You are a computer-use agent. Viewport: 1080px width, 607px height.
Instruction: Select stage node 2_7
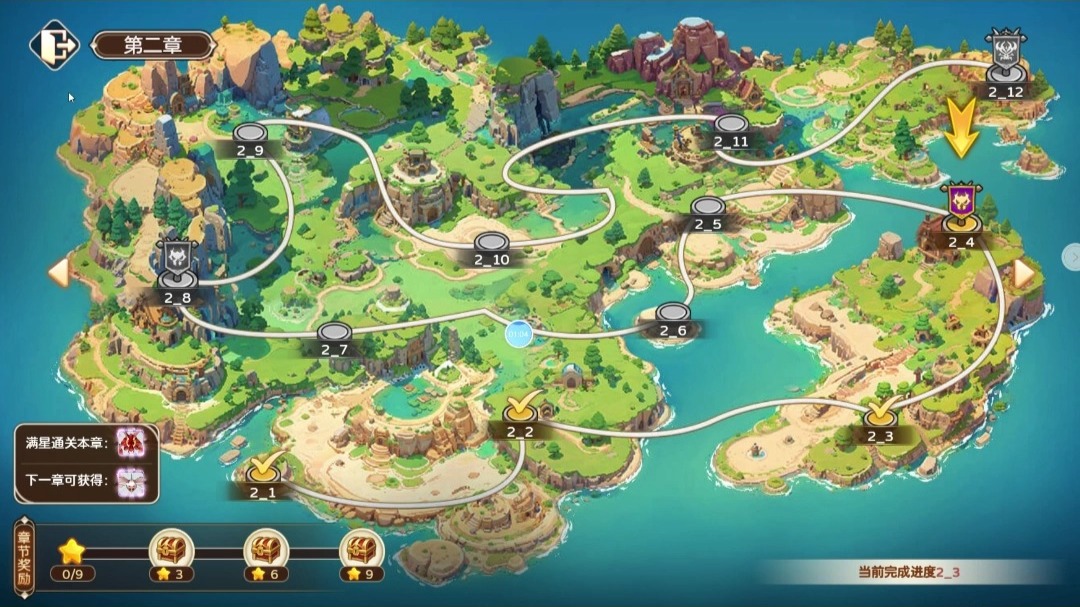pyautogui.click(x=334, y=334)
